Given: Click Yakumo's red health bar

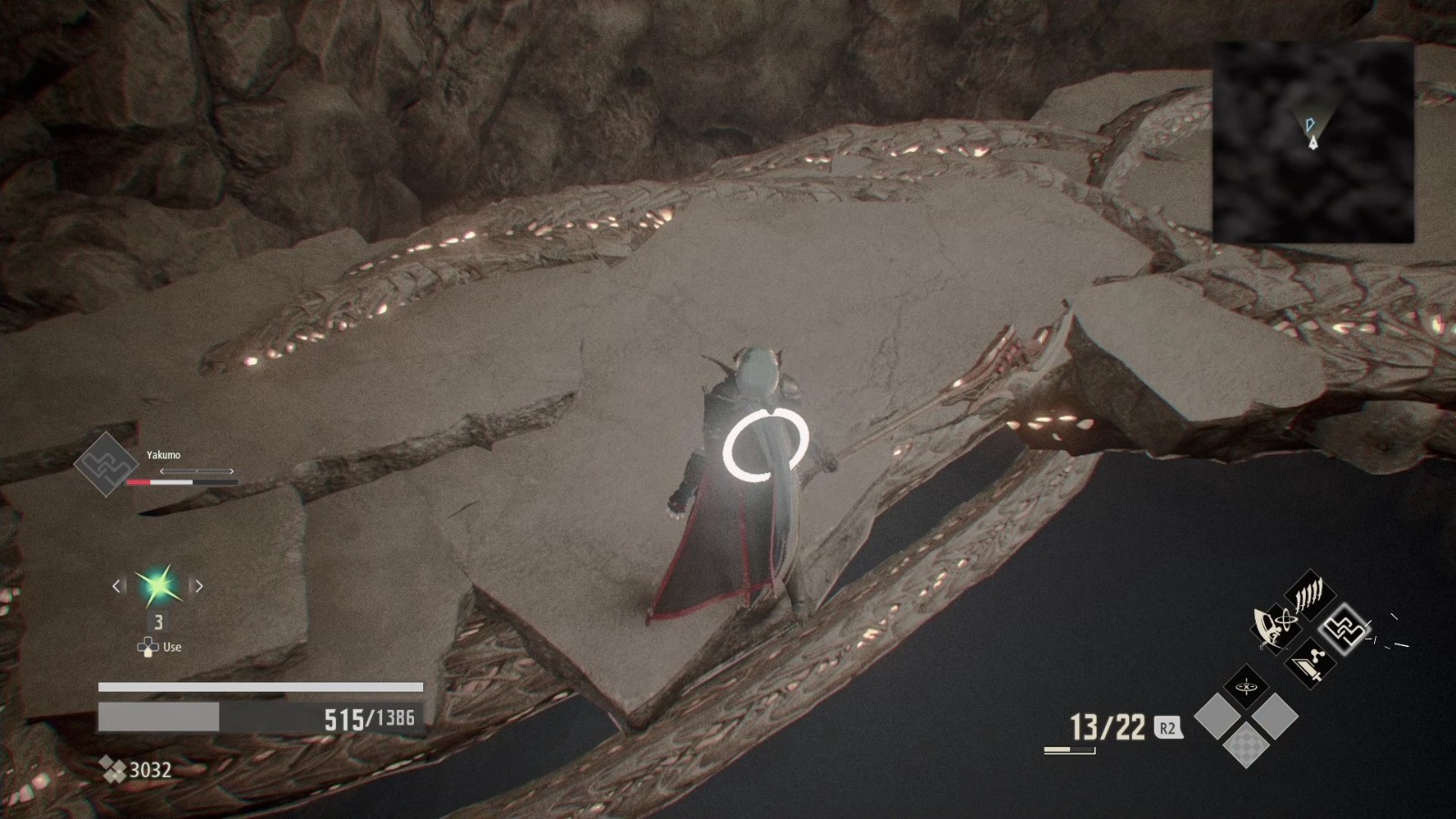Looking at the screenshot, I should (x=138, y=481).
